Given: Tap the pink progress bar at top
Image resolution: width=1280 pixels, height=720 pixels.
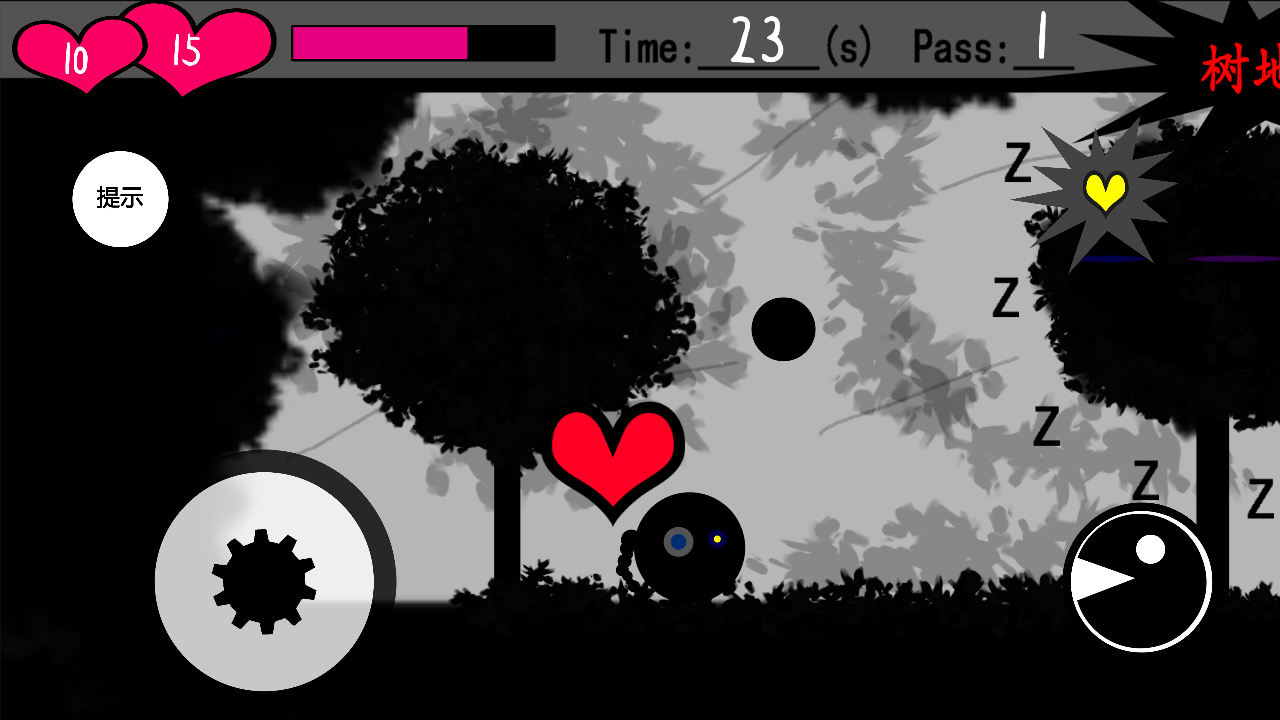Looking at the screenshot, I should click(380, 44).
